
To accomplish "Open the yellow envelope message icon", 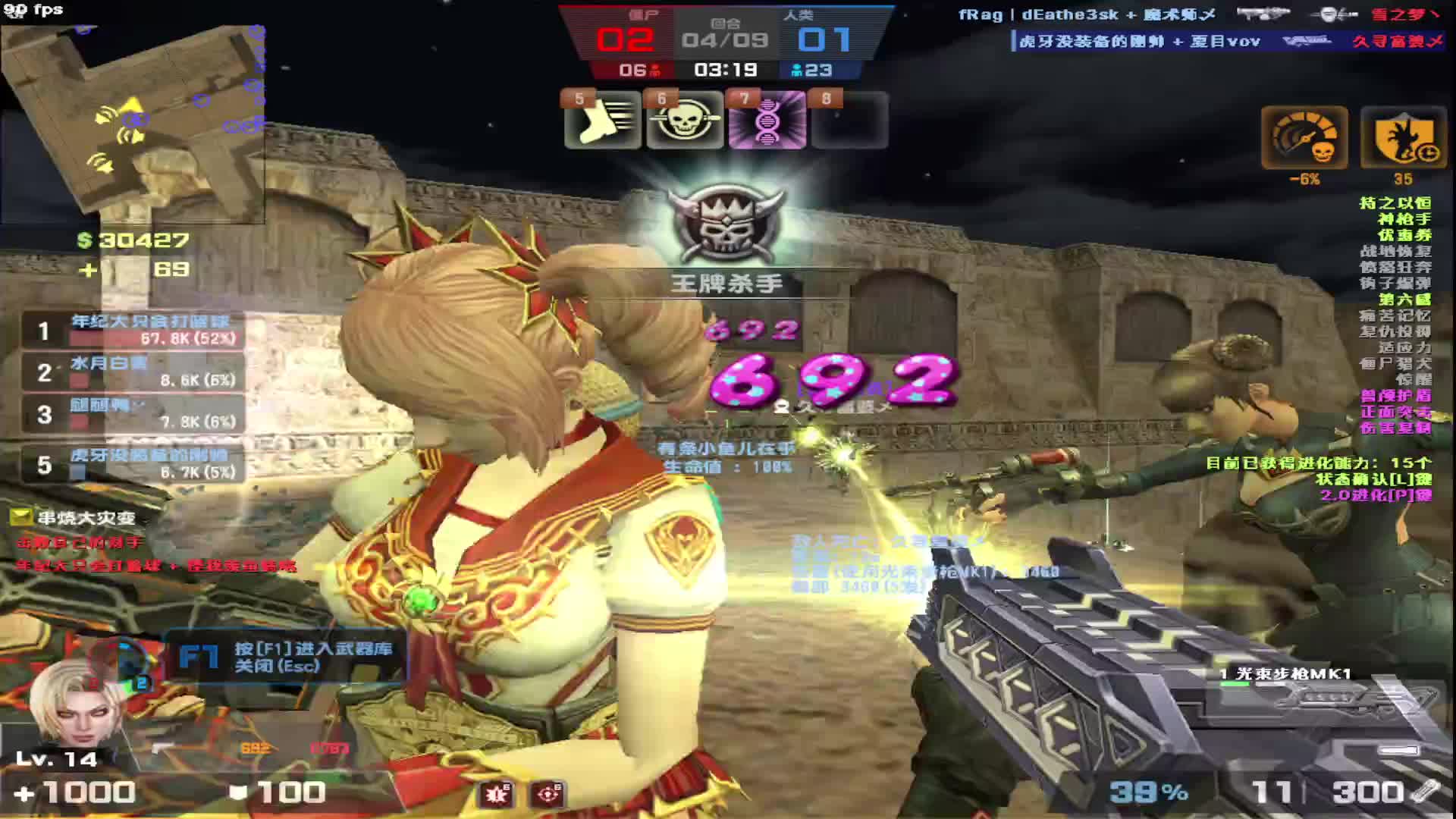I will 20,517.
